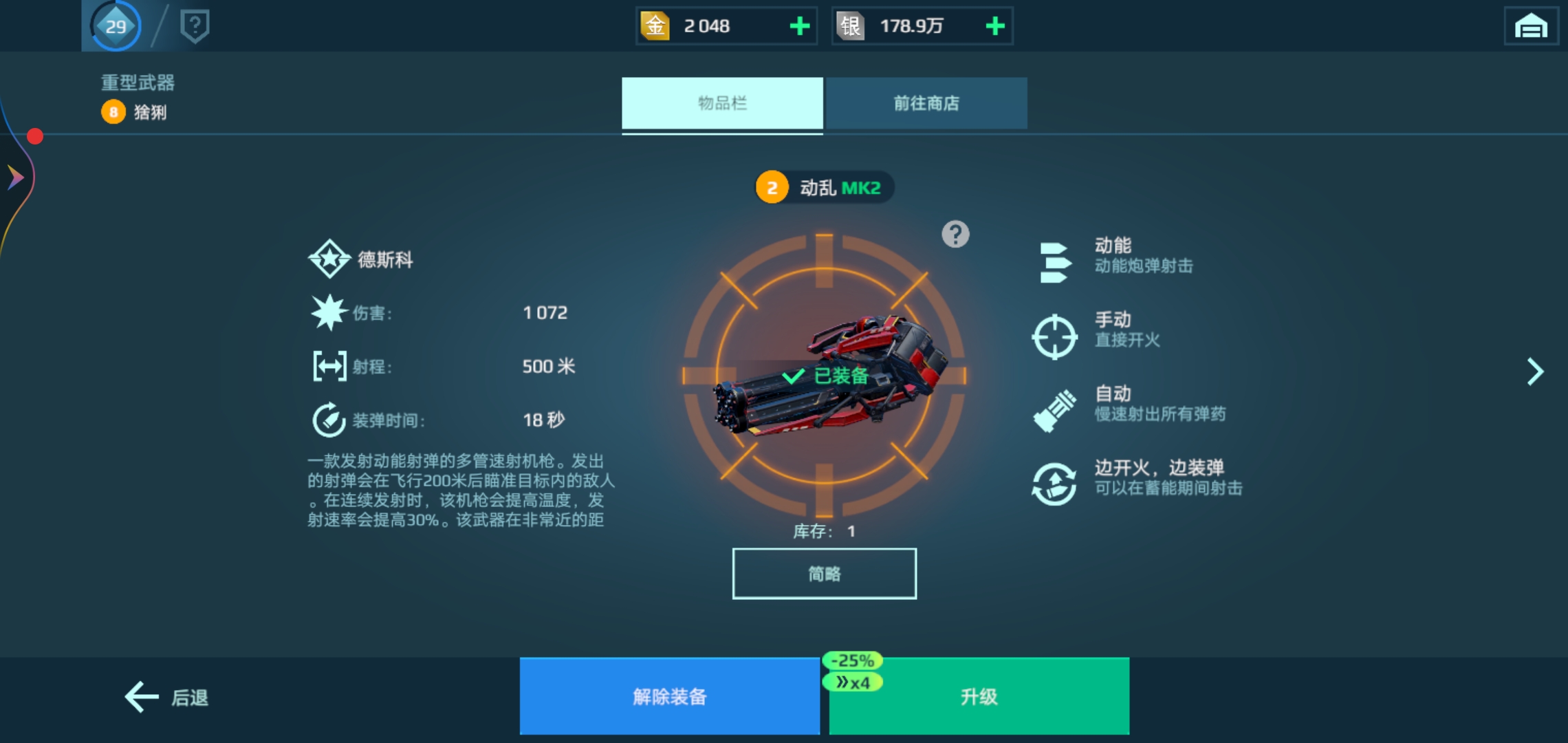The image size is (1568, 743).
Task: Open the 简略 brief info panel
Action: click(824, 574)
